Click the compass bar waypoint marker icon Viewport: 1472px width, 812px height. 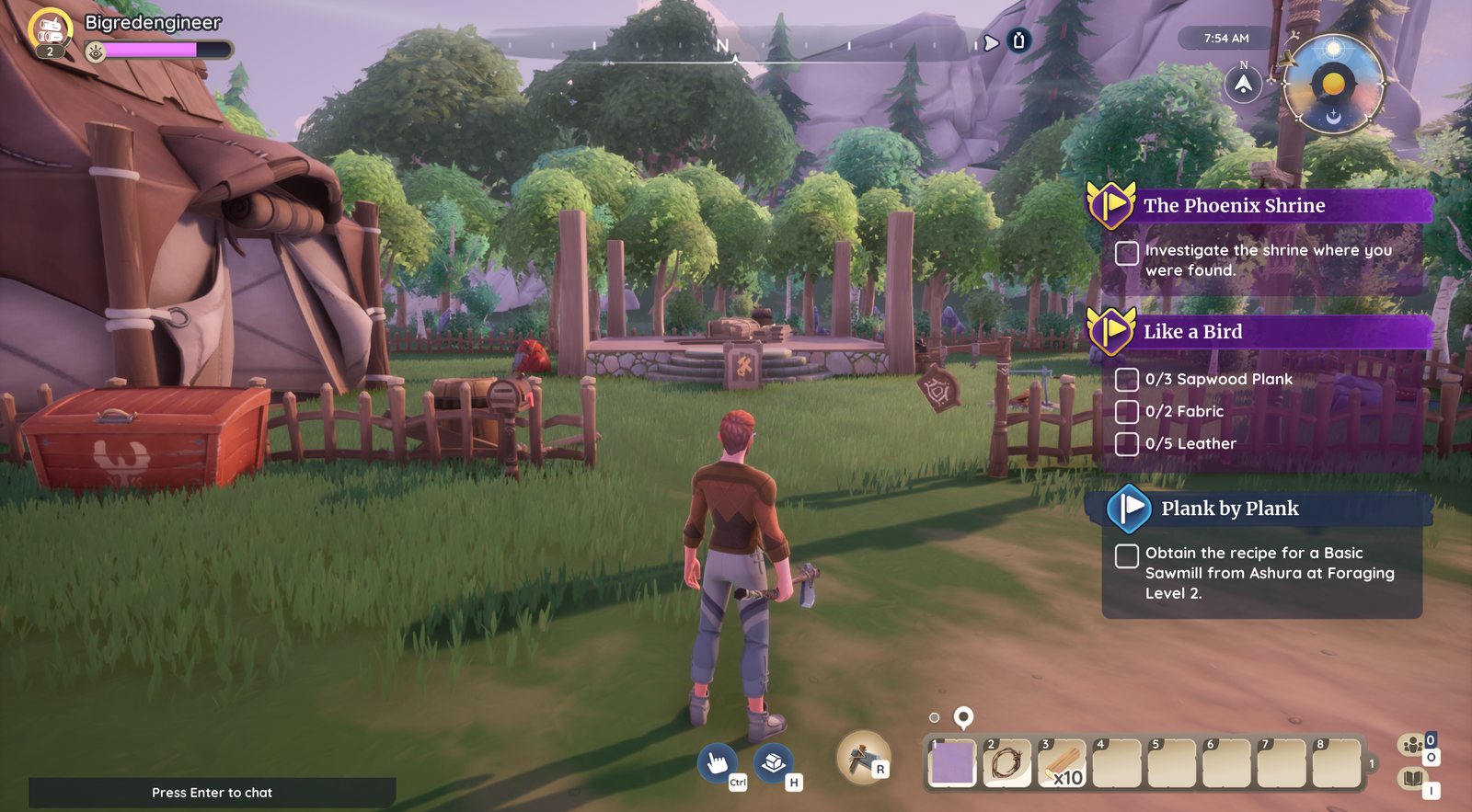tap(1018, 40)
